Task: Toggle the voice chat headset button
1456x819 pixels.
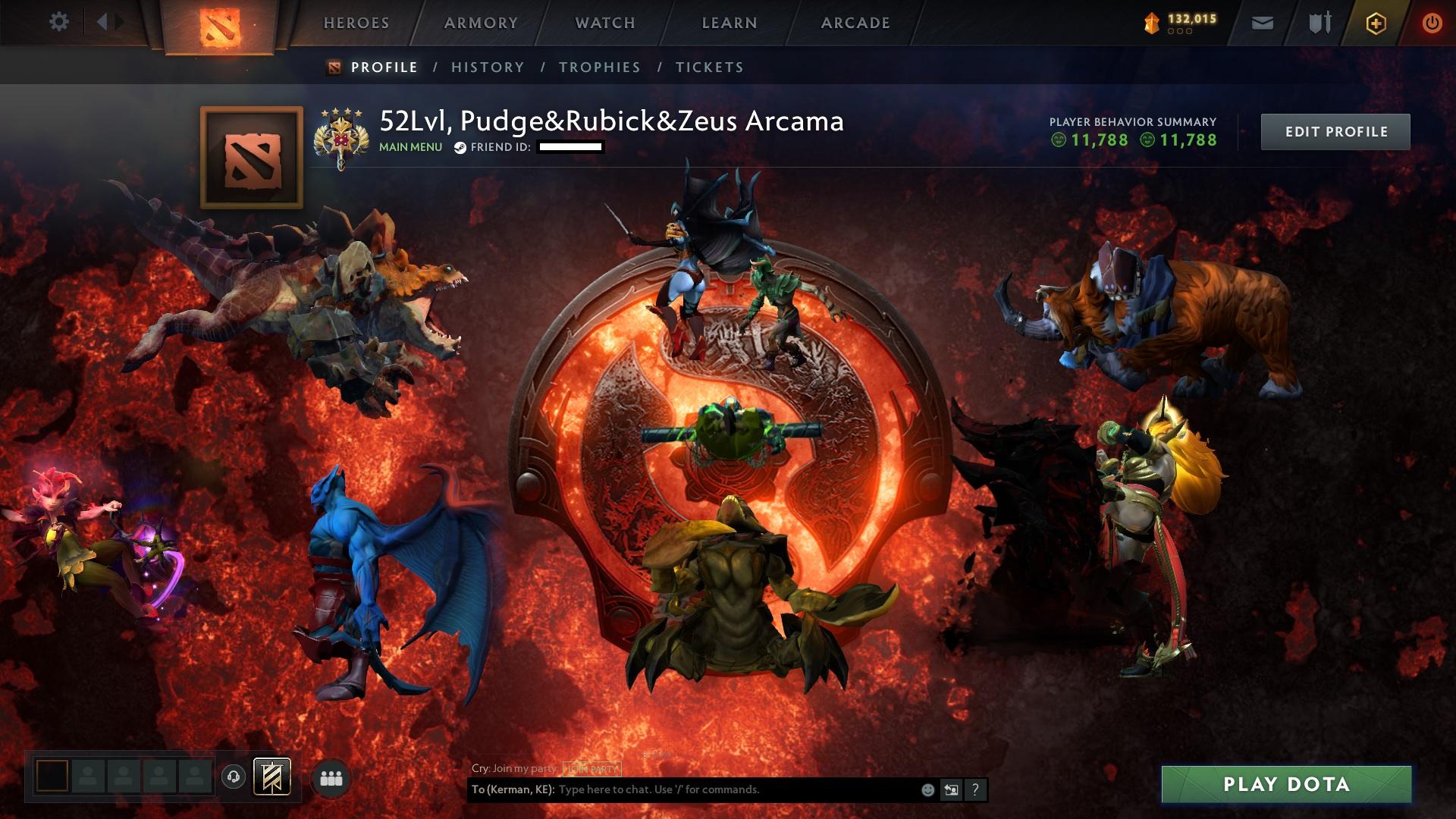Action: 234,775
